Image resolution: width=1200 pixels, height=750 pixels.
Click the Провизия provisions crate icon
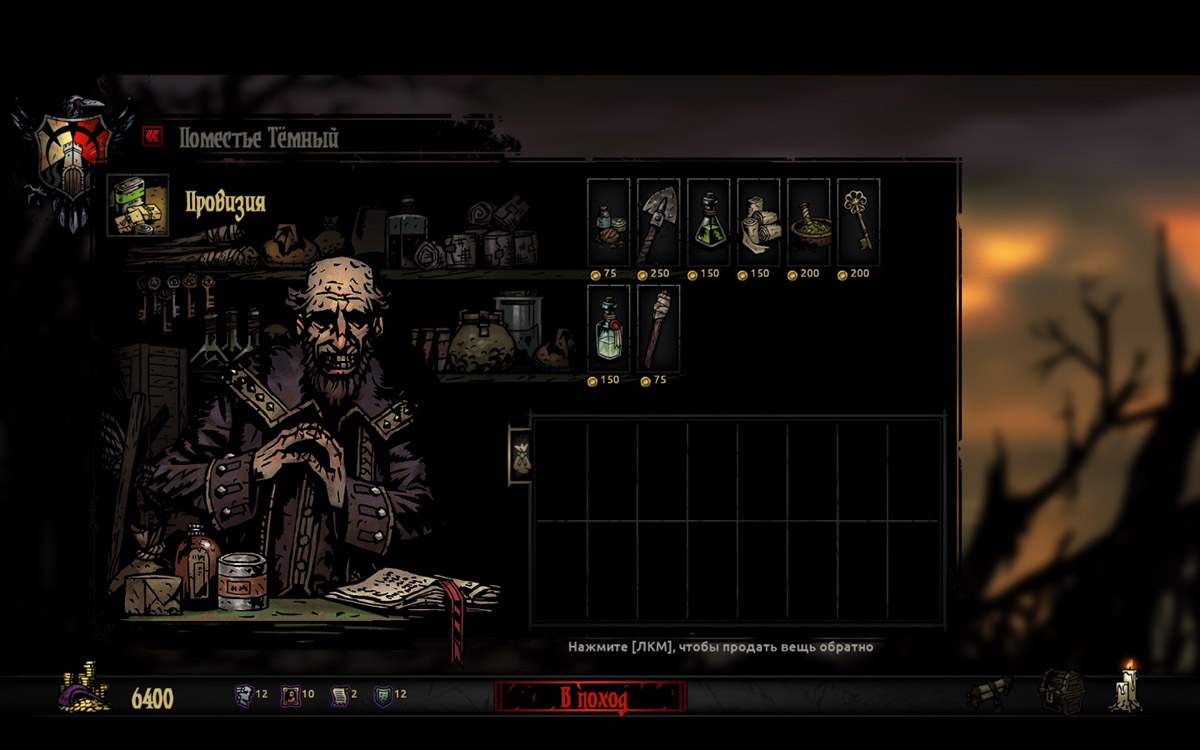(x=138, y=205)
